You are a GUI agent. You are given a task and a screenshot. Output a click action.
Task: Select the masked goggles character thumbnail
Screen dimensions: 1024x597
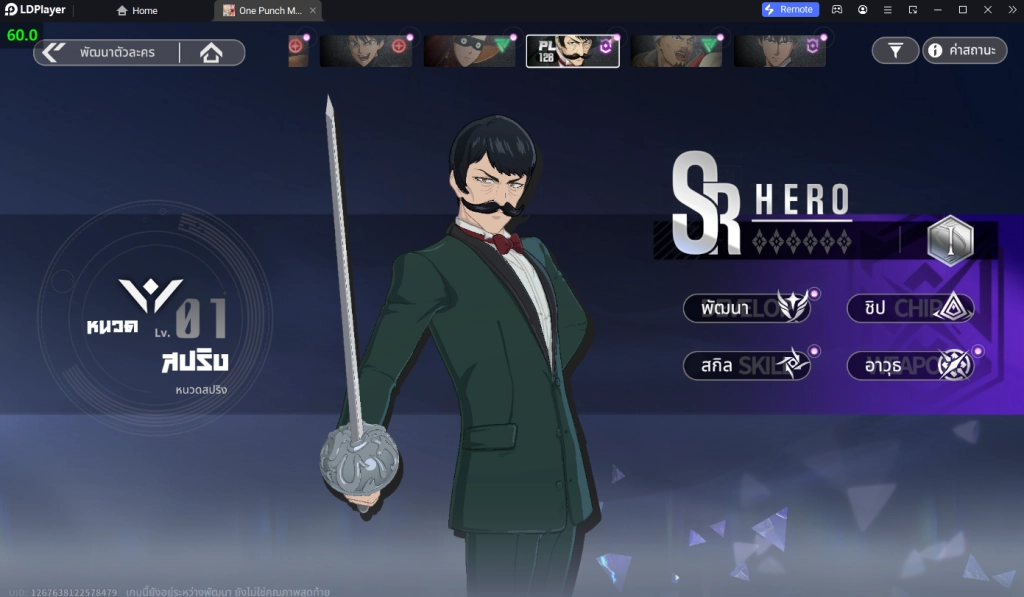[x=469, y=51]
